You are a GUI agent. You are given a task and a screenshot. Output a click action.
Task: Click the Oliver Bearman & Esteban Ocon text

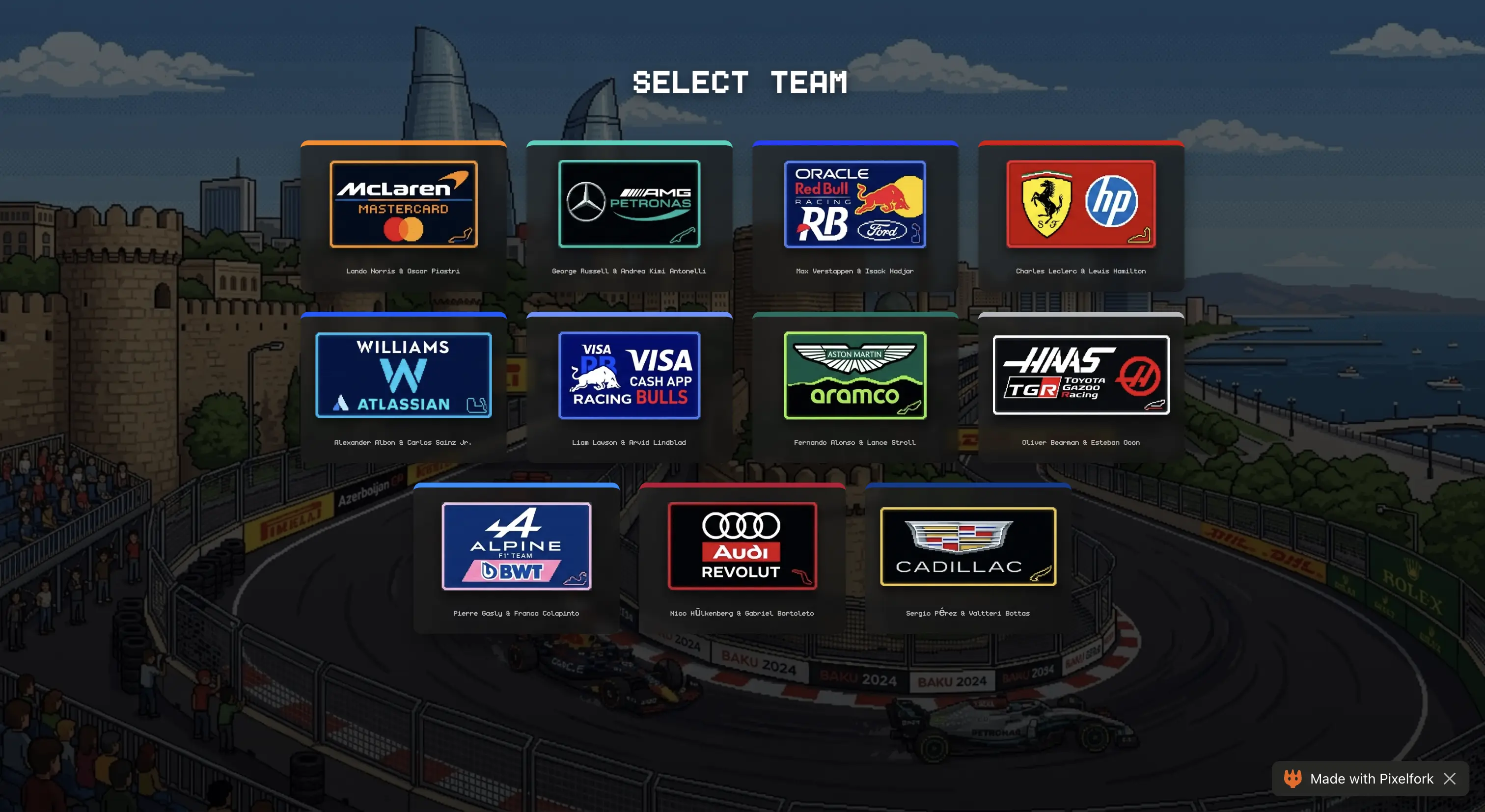(1080, 443)
